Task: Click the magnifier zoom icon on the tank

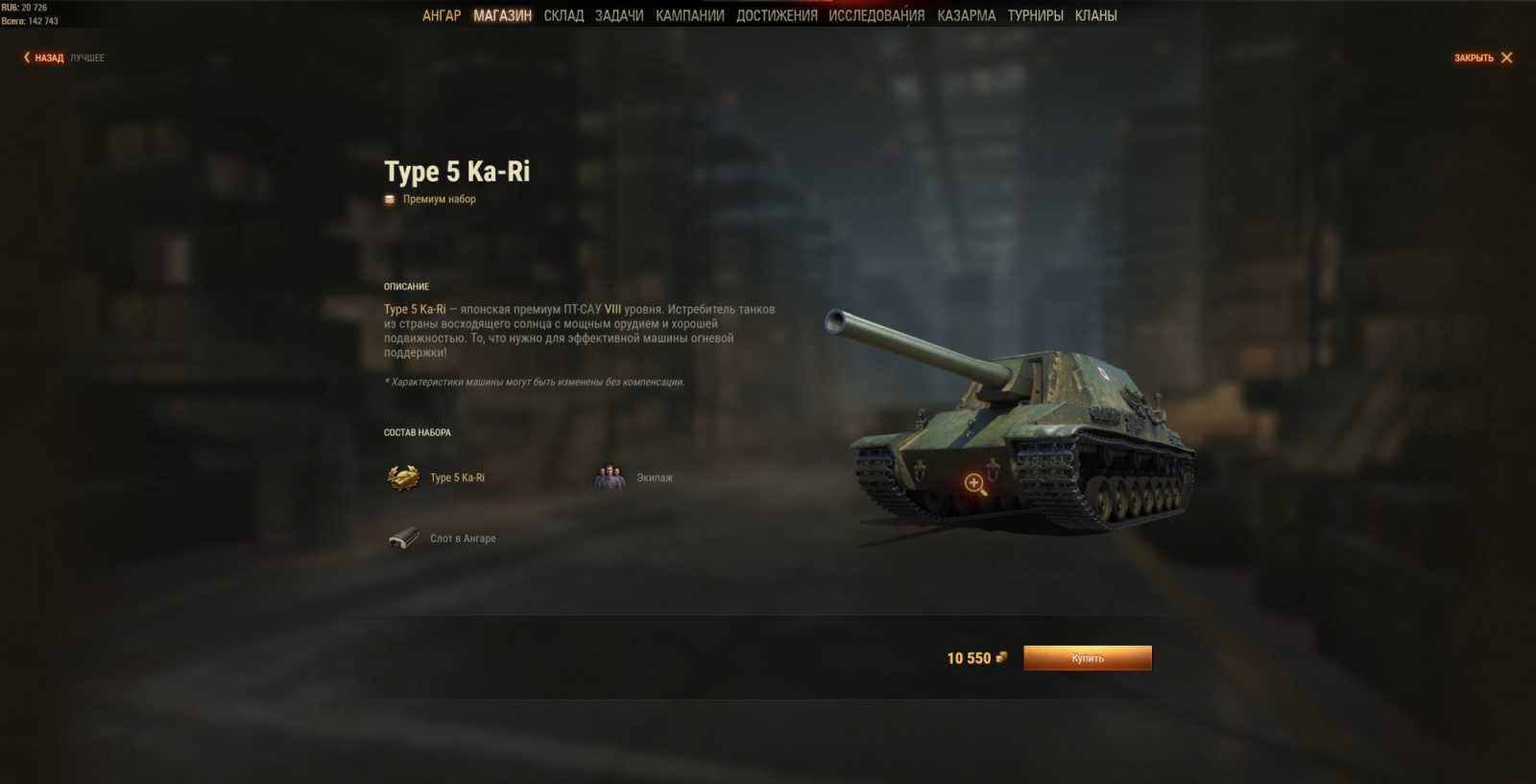Action: (973, 483)
